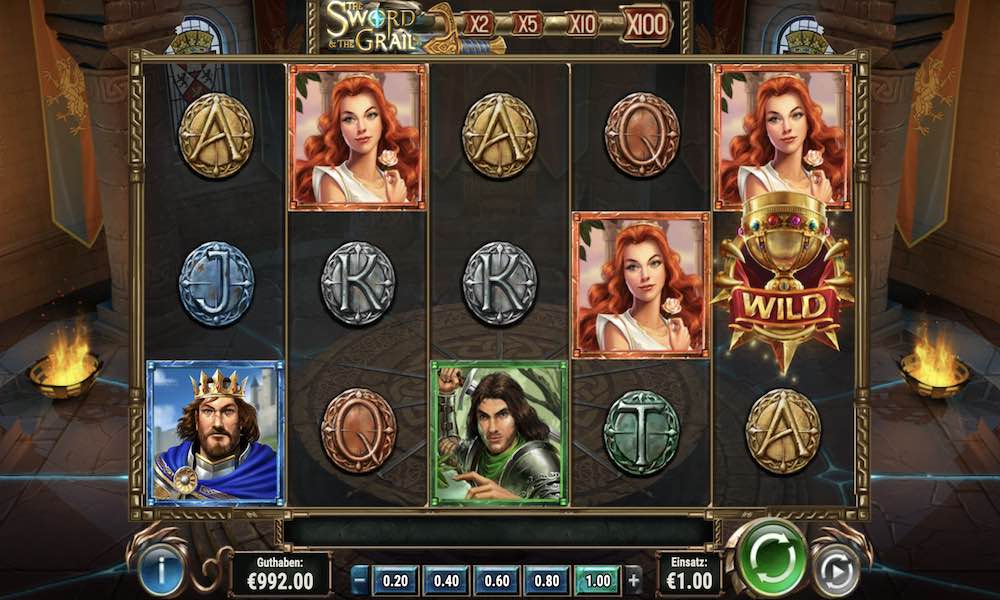Pick the 0.80 bet option

[x=546, y=579]
